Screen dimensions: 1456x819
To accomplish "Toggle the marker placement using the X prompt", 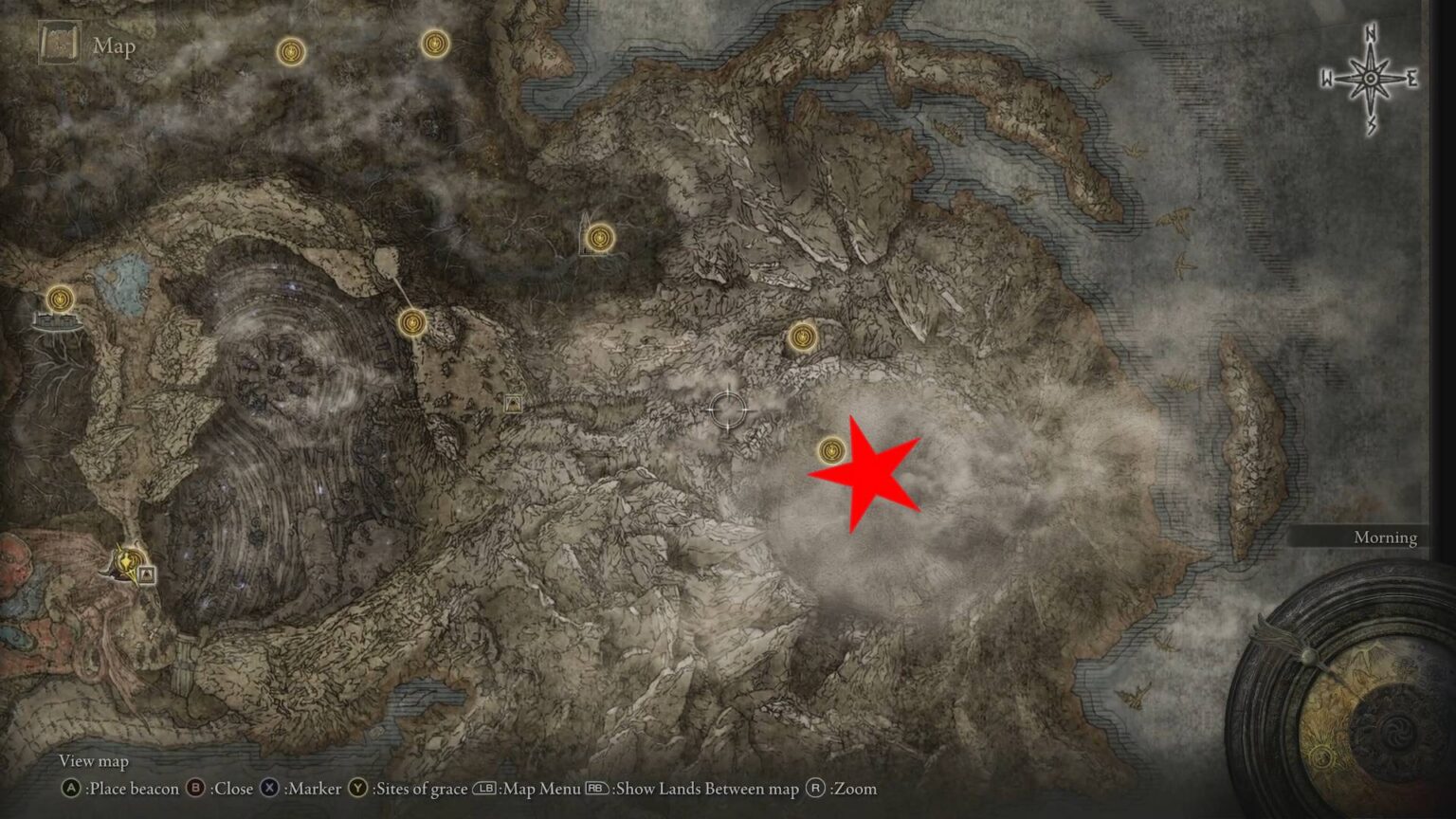I will pos(270,788).
